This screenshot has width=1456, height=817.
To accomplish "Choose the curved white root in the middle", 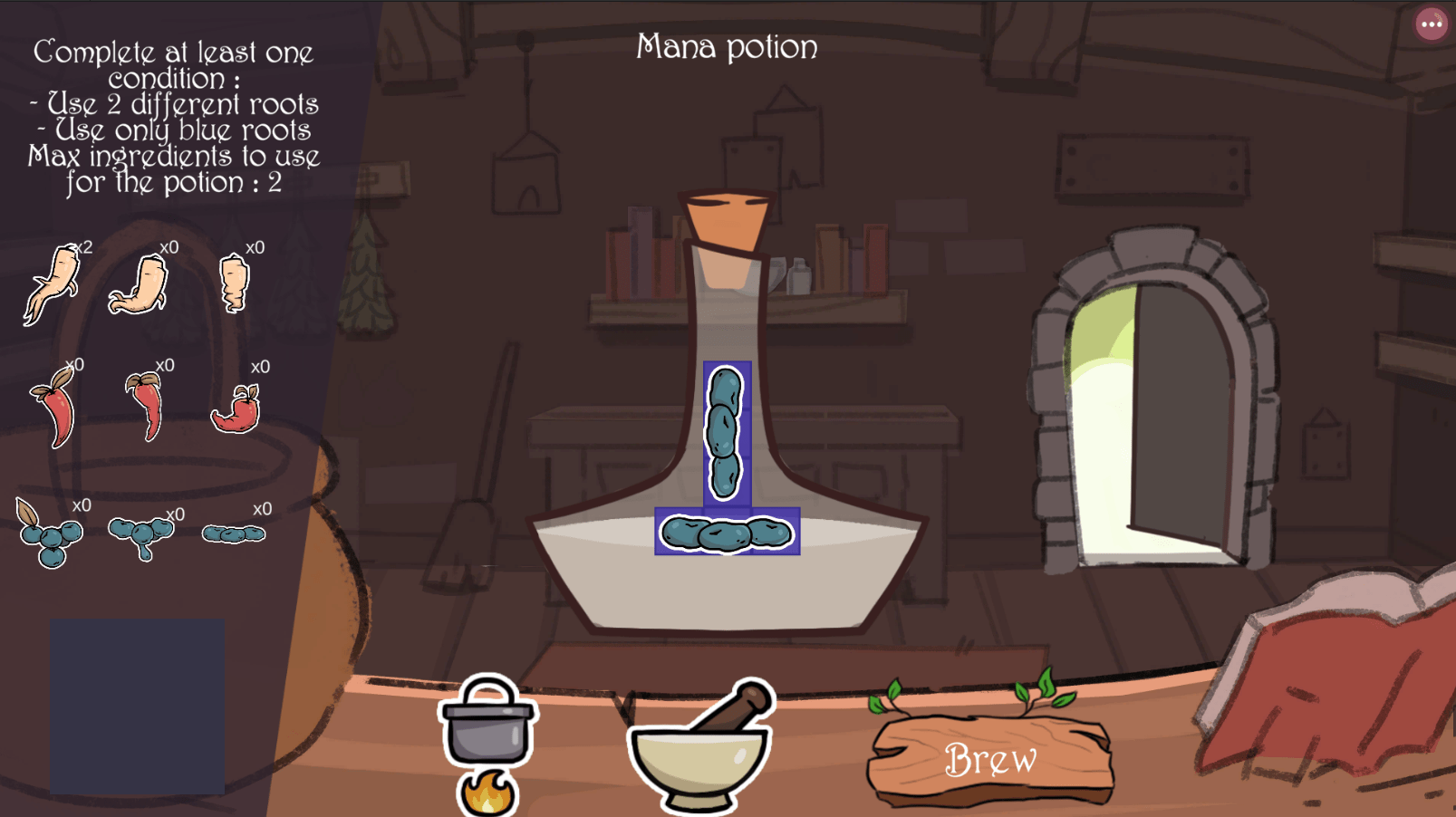I will click(140, 286).
